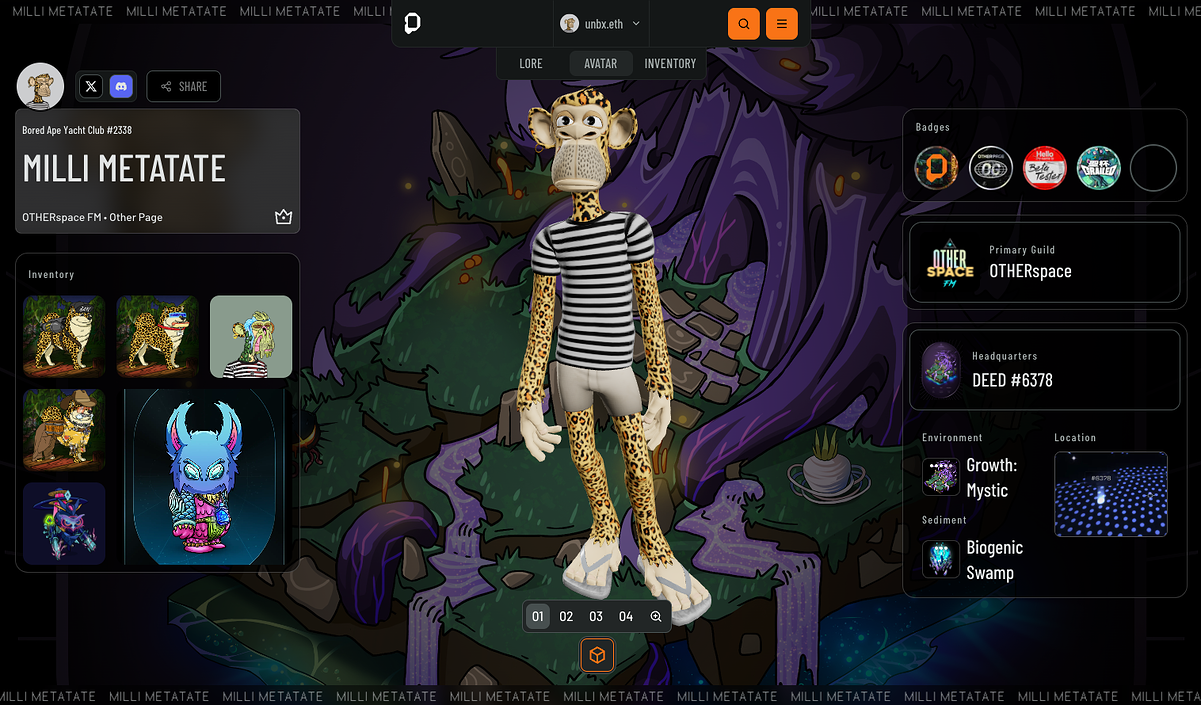The image size is (1201, 705).
Task: Open the Discord social link
Action: click(121, 87)
